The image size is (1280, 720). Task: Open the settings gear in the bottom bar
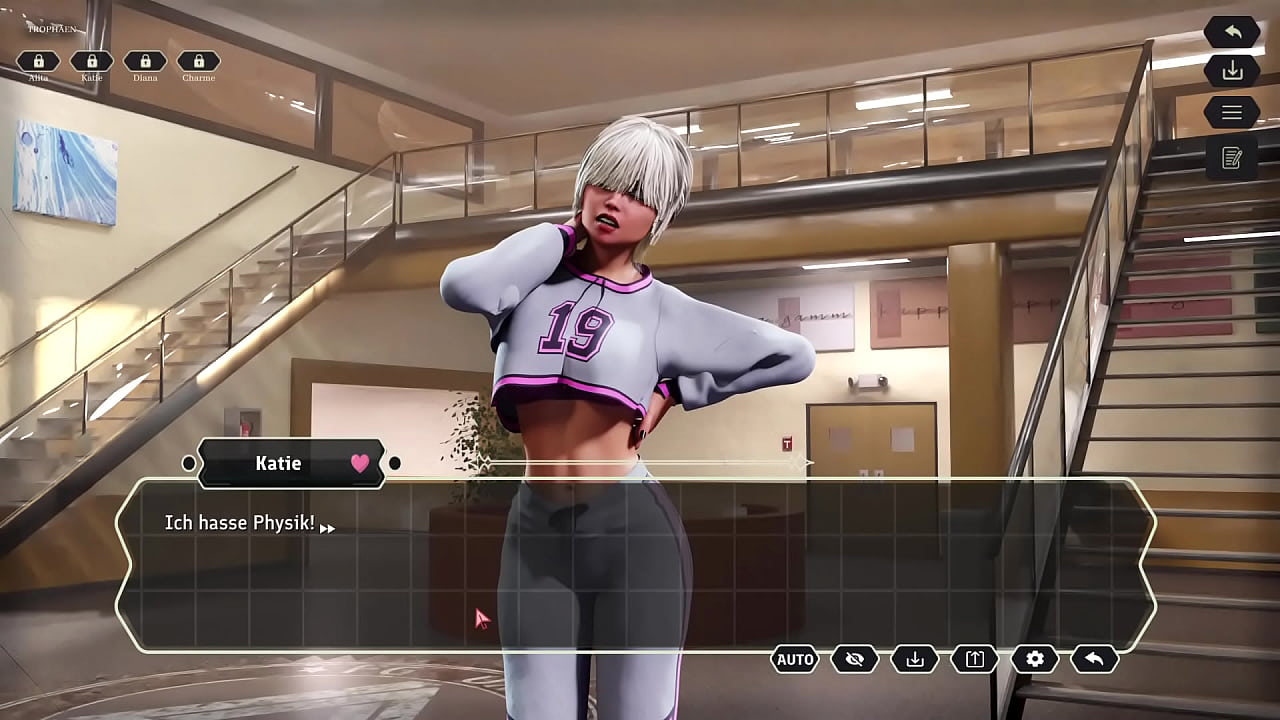[1035, 659]
